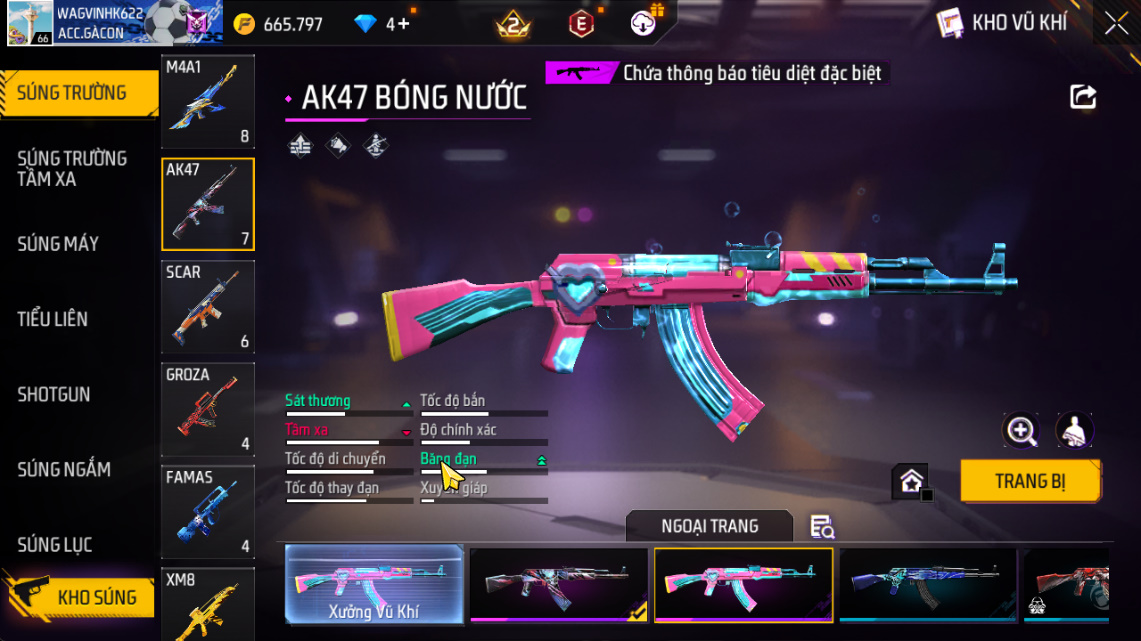Select the M4A1 weapon tile
The width and height of the screenshot is (1141, 641).
click(208, 102)
